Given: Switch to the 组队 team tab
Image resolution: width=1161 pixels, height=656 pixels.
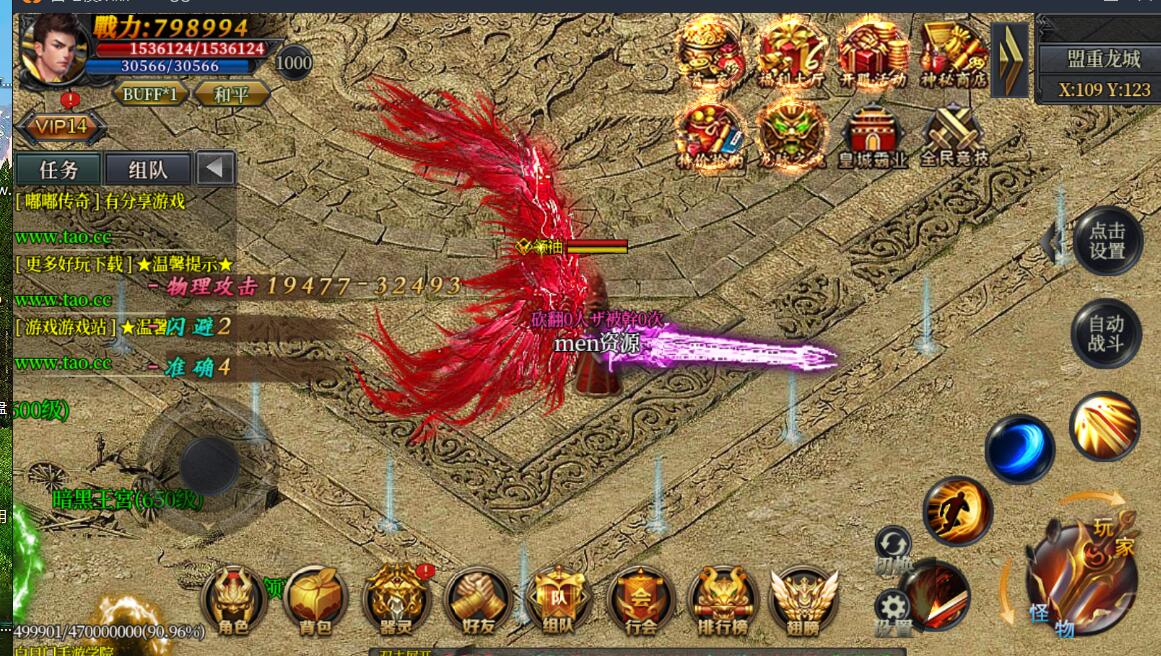Looking at the screenshot, I should pyautogui.click(x=147, y=169).
